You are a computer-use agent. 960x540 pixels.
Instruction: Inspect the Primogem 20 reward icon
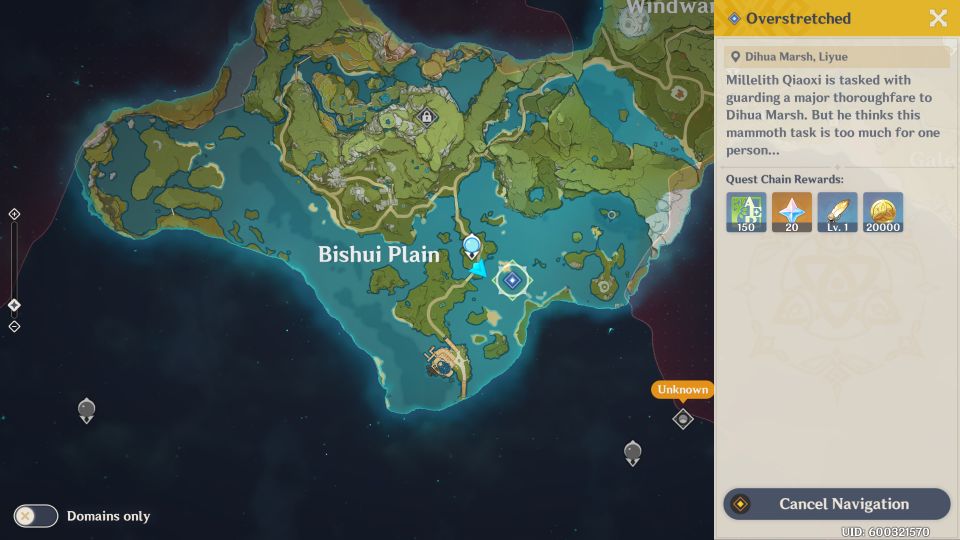(x=792, y=212)
